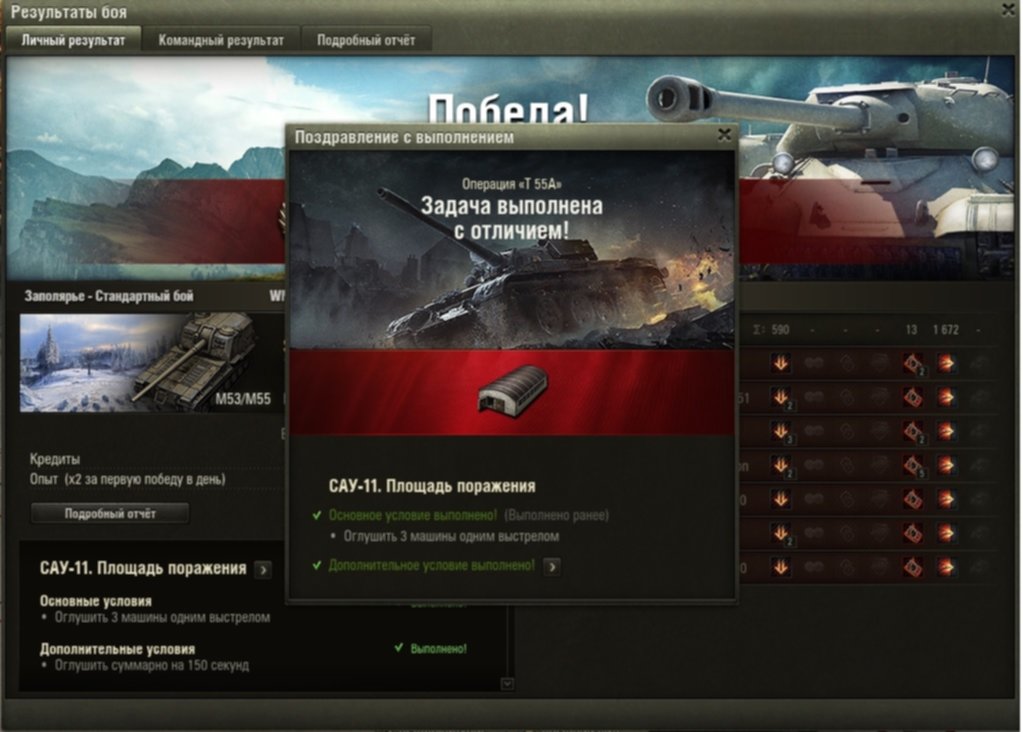Switch to the Личный результат tab
This screenshot has width=1023, height=732.
click(74, 40)
